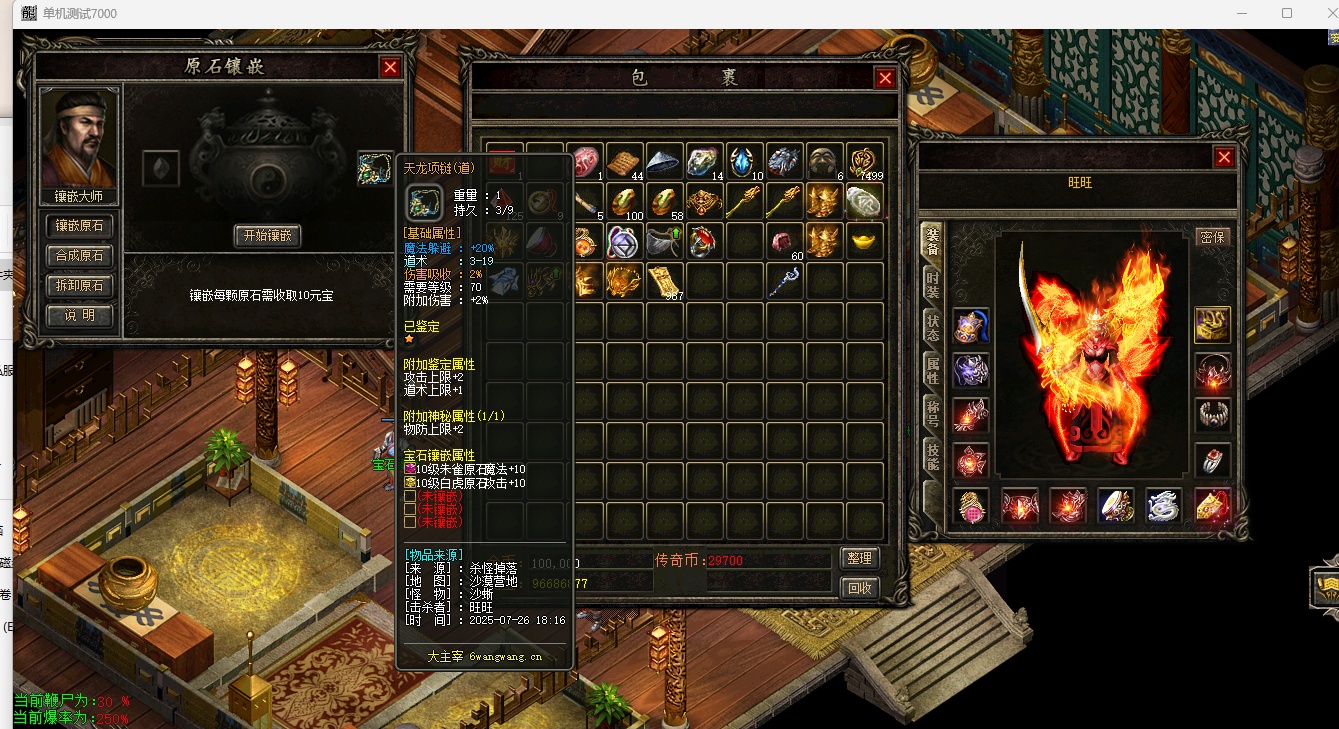Select the blue crystal item stack of 10

745,161
